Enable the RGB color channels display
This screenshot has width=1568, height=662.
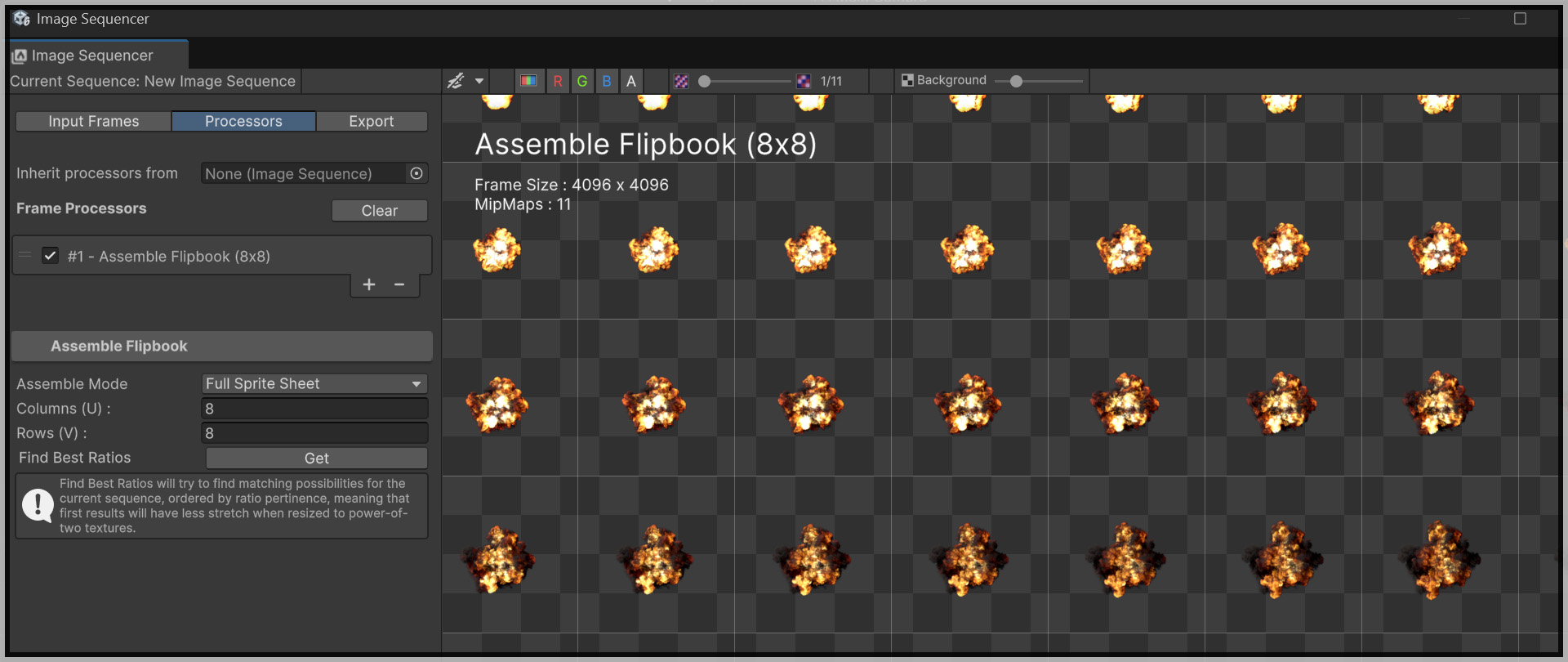529,81
